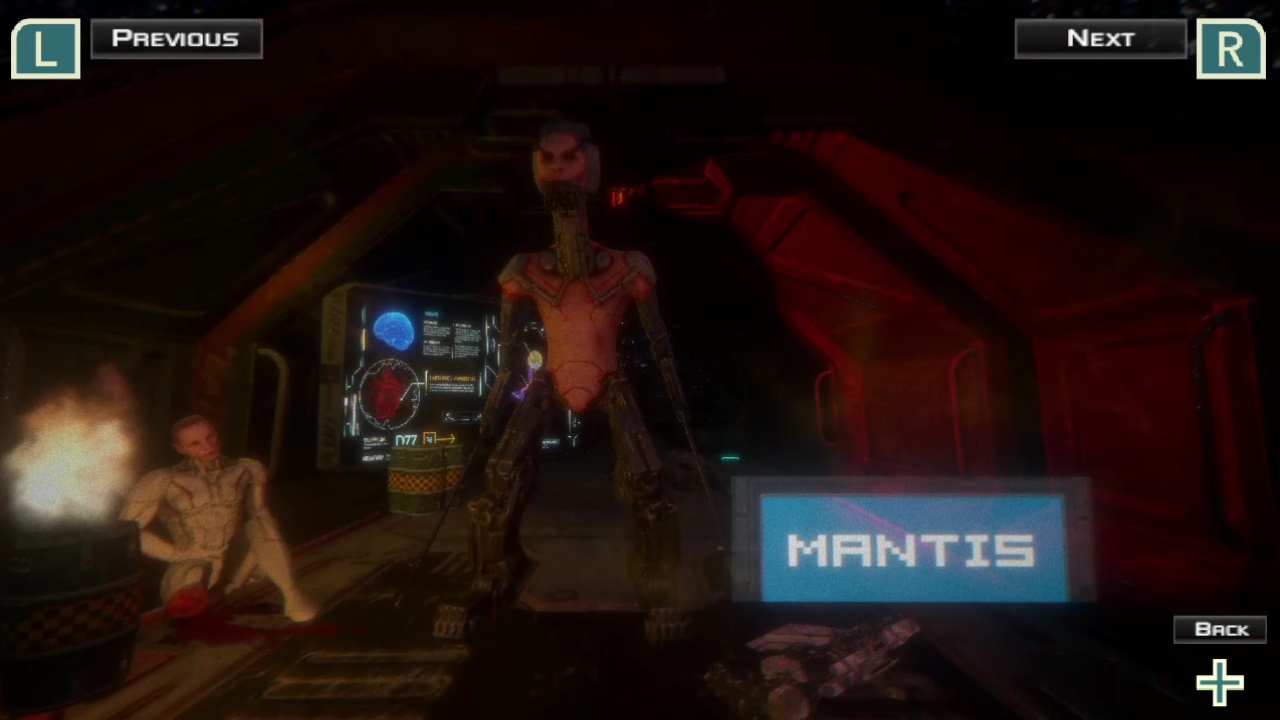
Task: Click Previous to view the prior model
Action: click(x=176, y=38)
